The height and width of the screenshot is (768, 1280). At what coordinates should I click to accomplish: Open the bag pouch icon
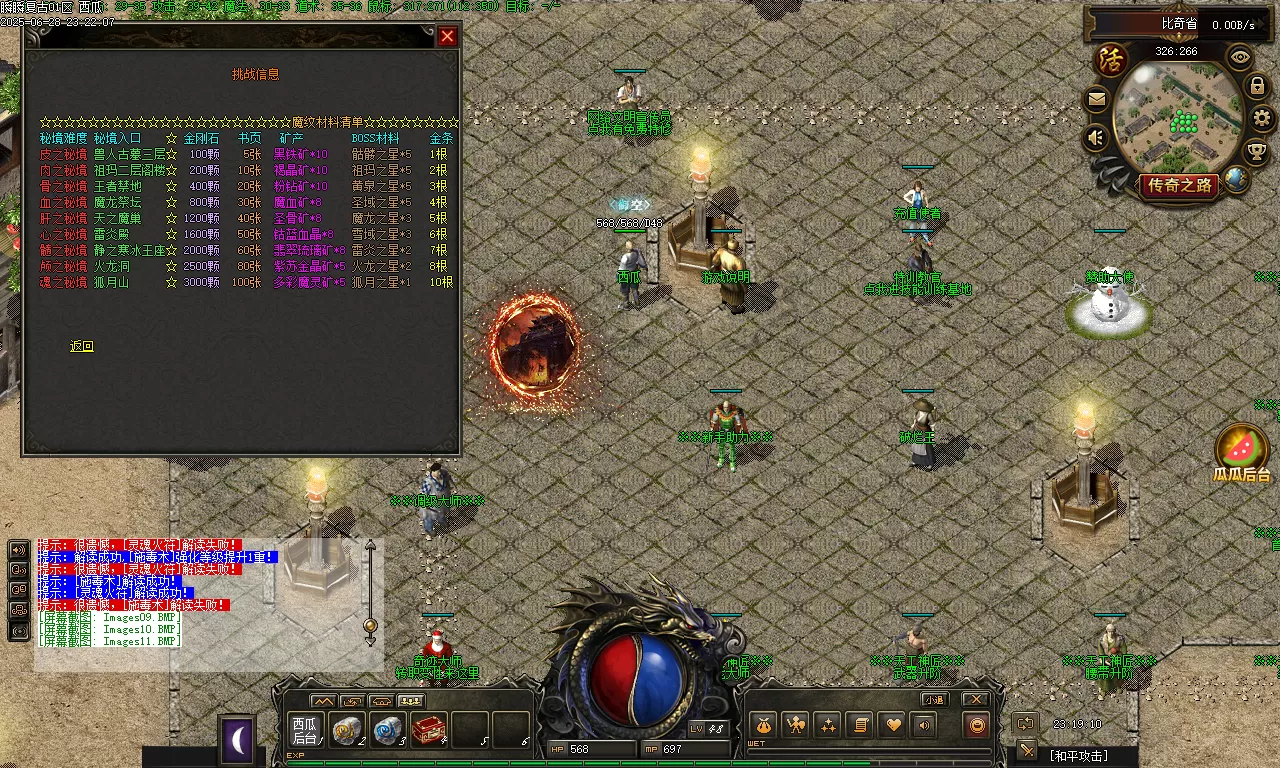click(x=764, y=725)
